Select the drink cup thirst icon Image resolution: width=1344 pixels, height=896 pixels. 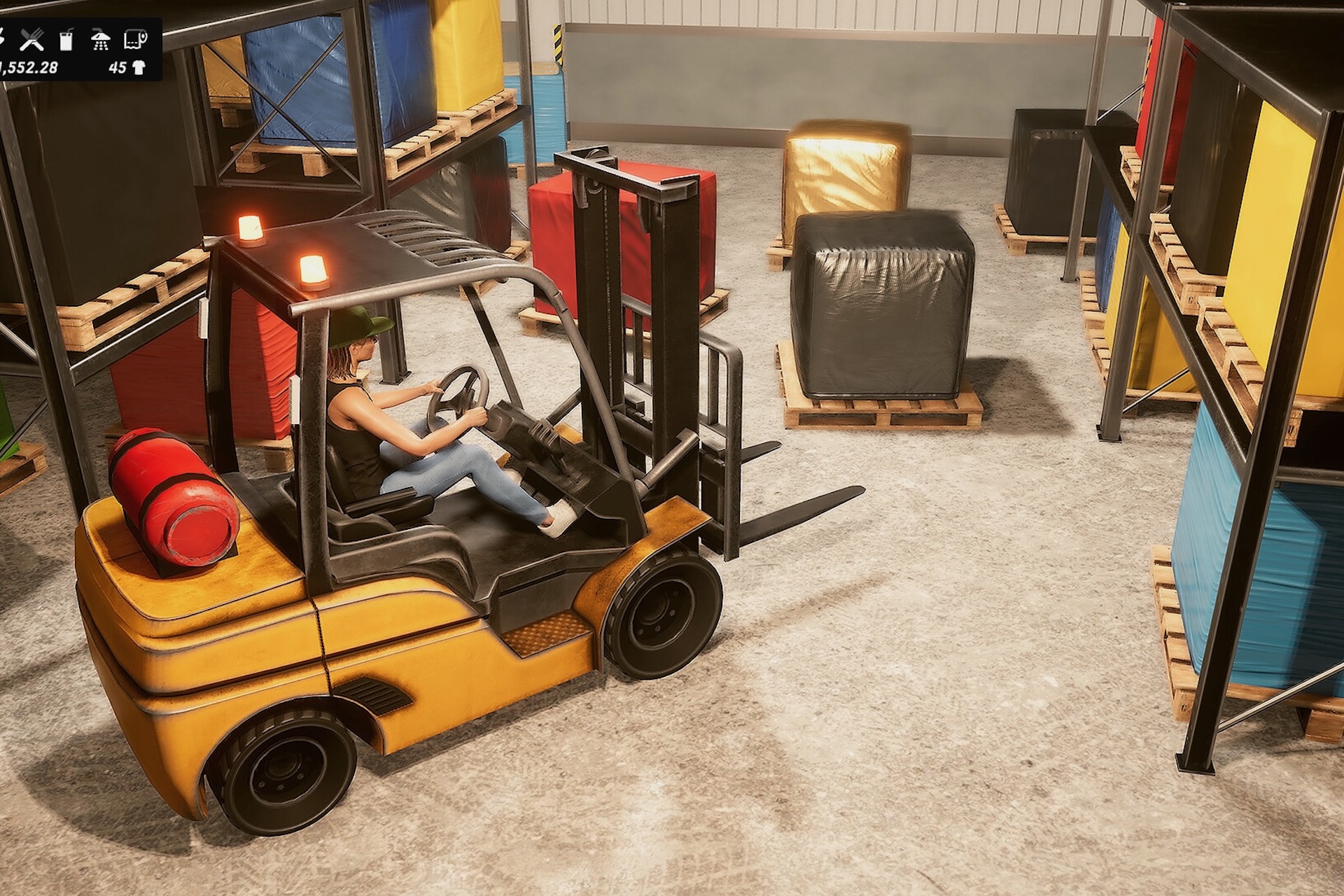tap(66, 40)
